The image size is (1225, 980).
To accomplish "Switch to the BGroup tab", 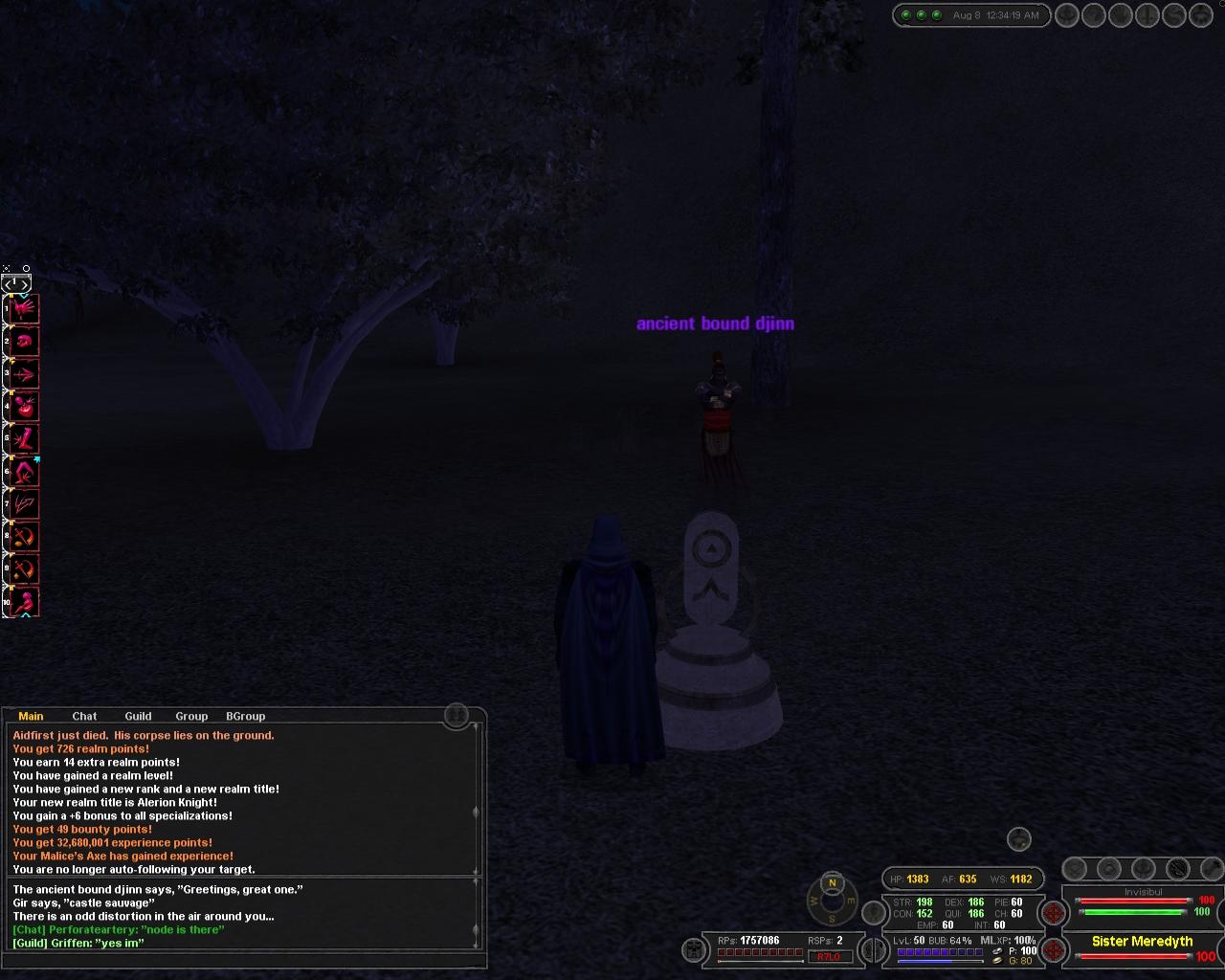I will pos(245,716).
